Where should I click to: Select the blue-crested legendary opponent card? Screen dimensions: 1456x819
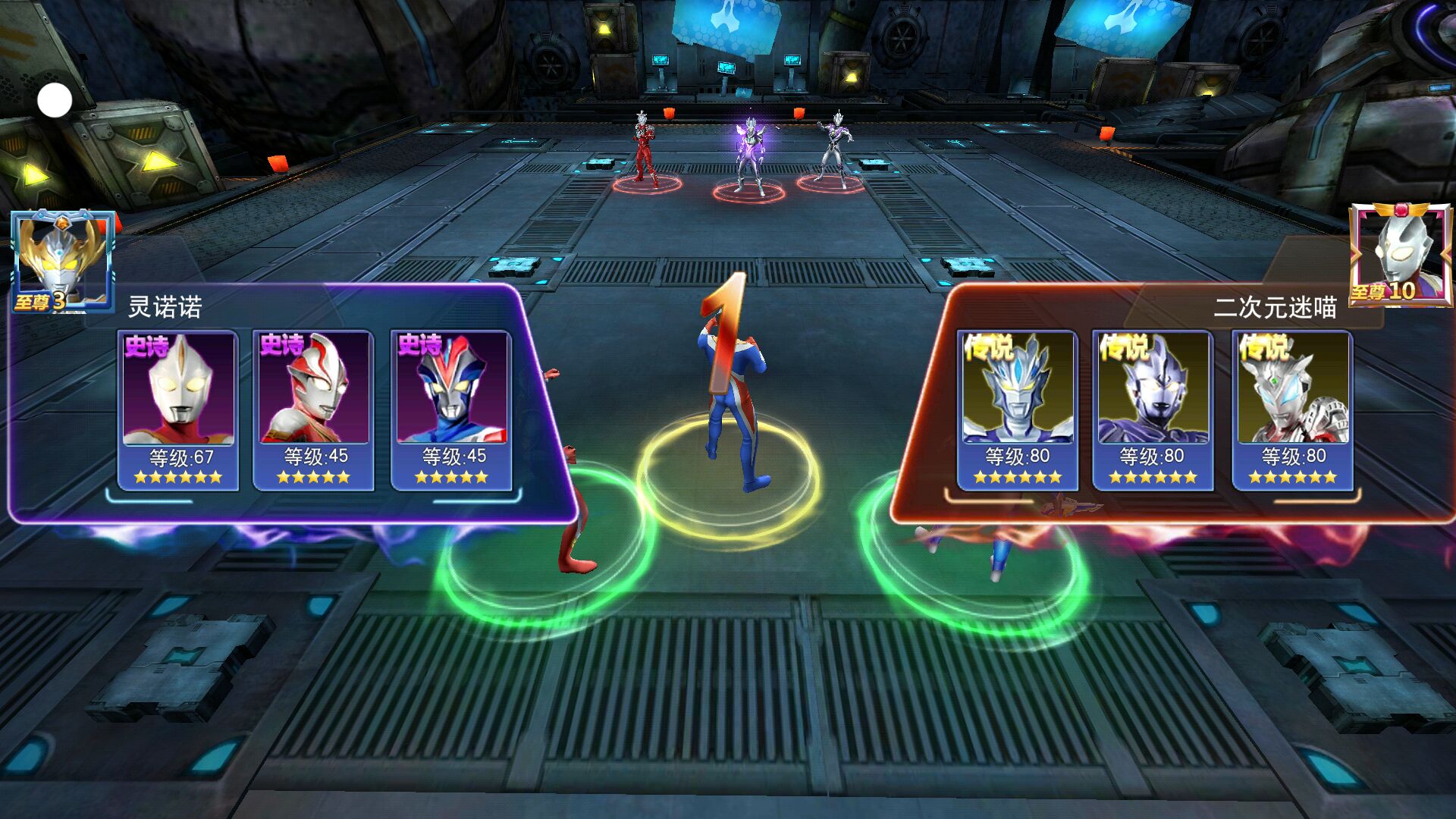[1017, 409]
